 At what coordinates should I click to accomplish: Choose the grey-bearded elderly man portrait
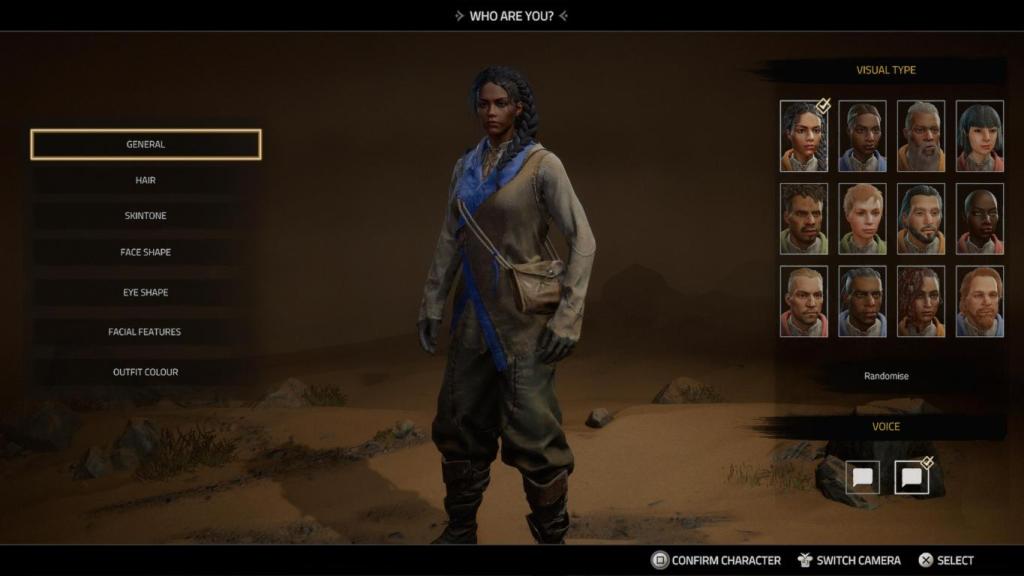pyautogui.click(x=921, y=136)
